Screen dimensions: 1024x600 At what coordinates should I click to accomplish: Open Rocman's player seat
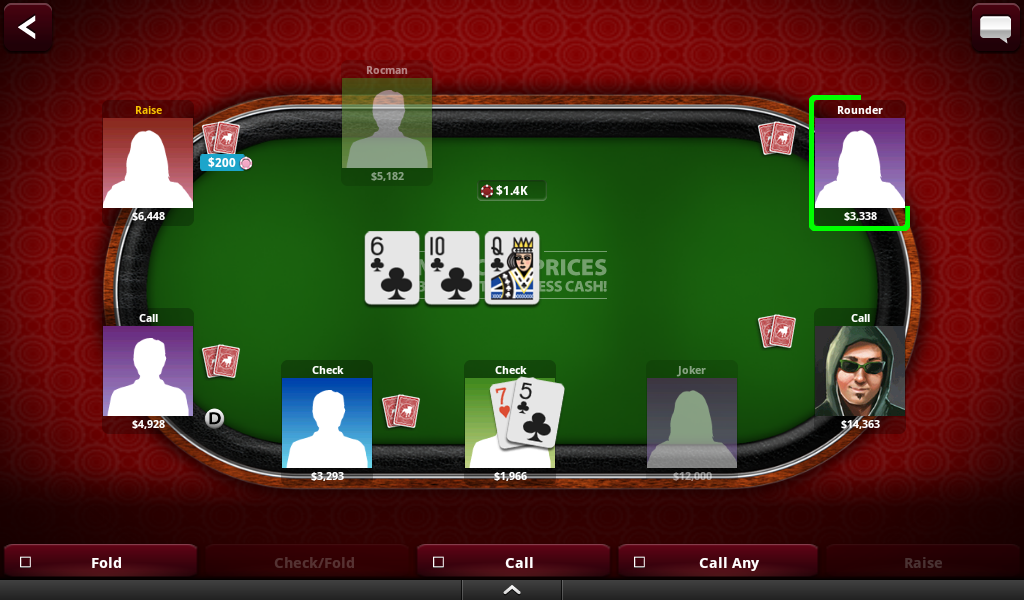(x=387, y=123)
